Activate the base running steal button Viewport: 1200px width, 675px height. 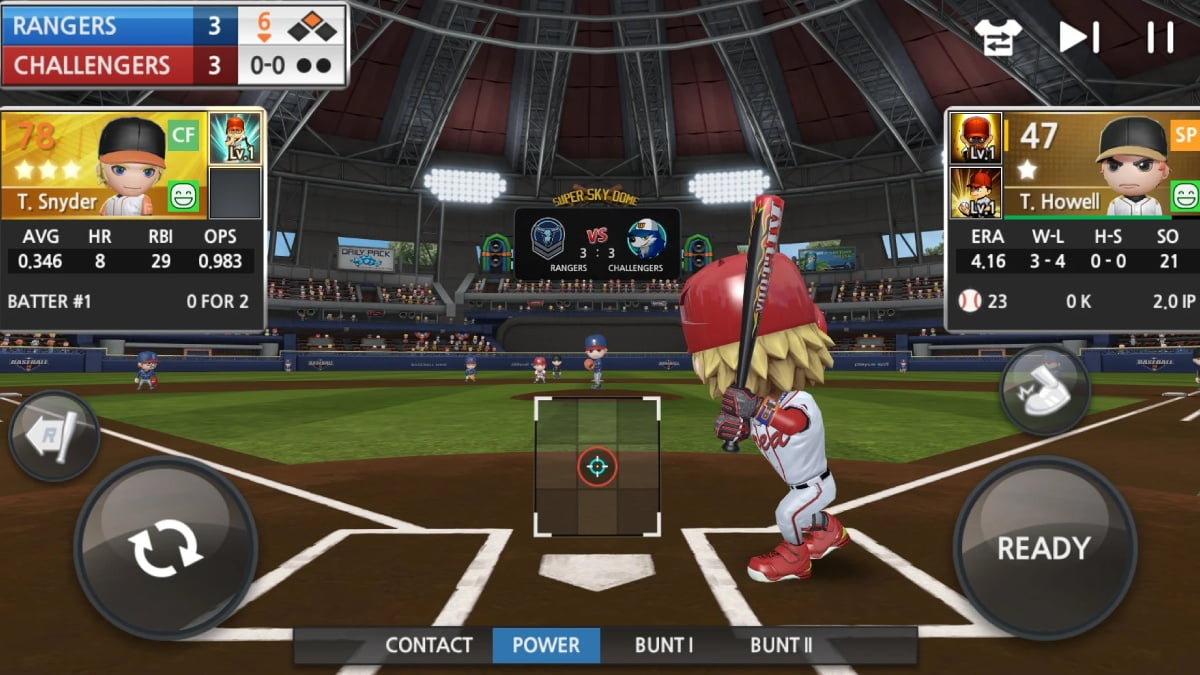coord(1044,389)
